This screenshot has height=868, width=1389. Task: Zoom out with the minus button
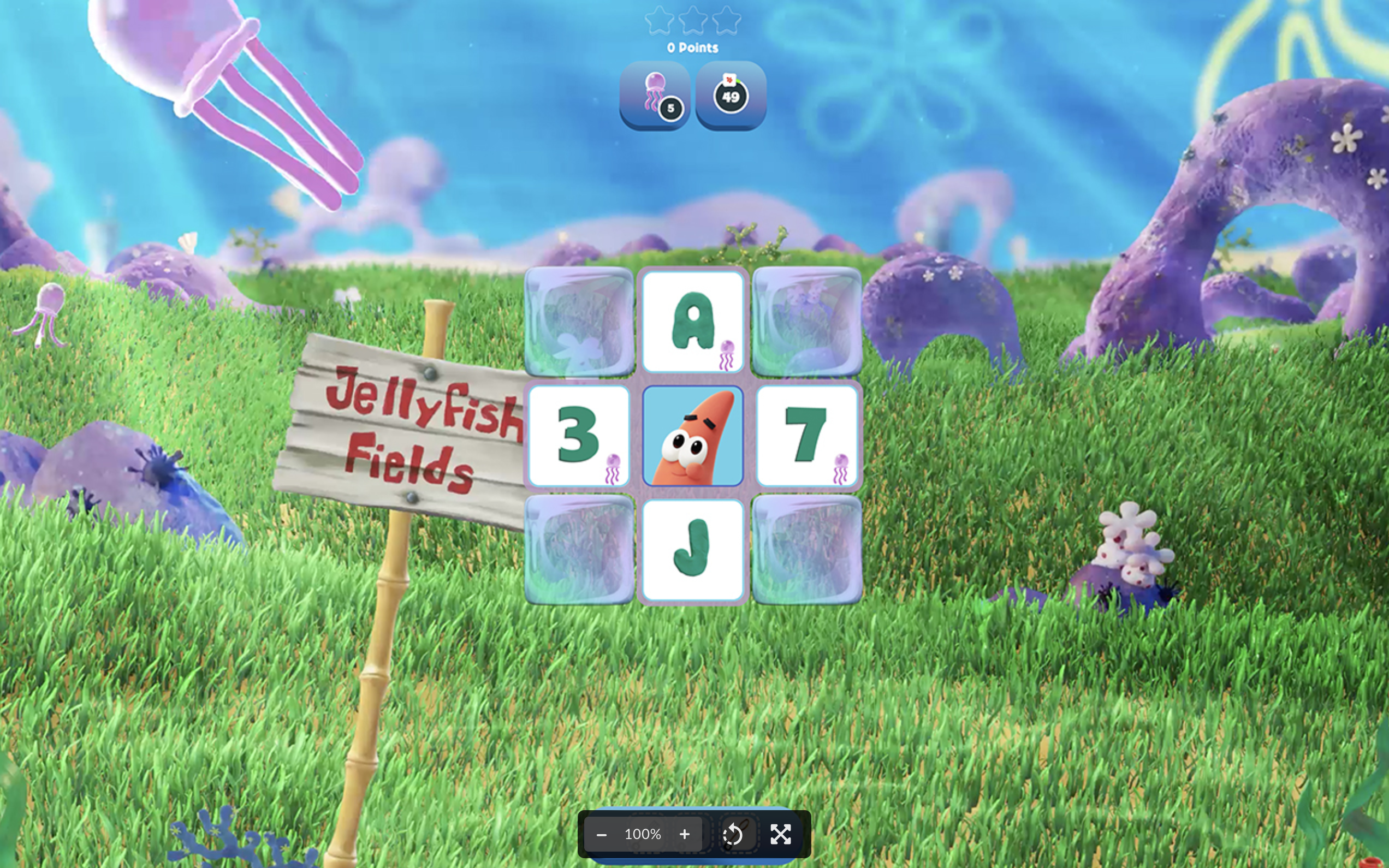point(602,834)
